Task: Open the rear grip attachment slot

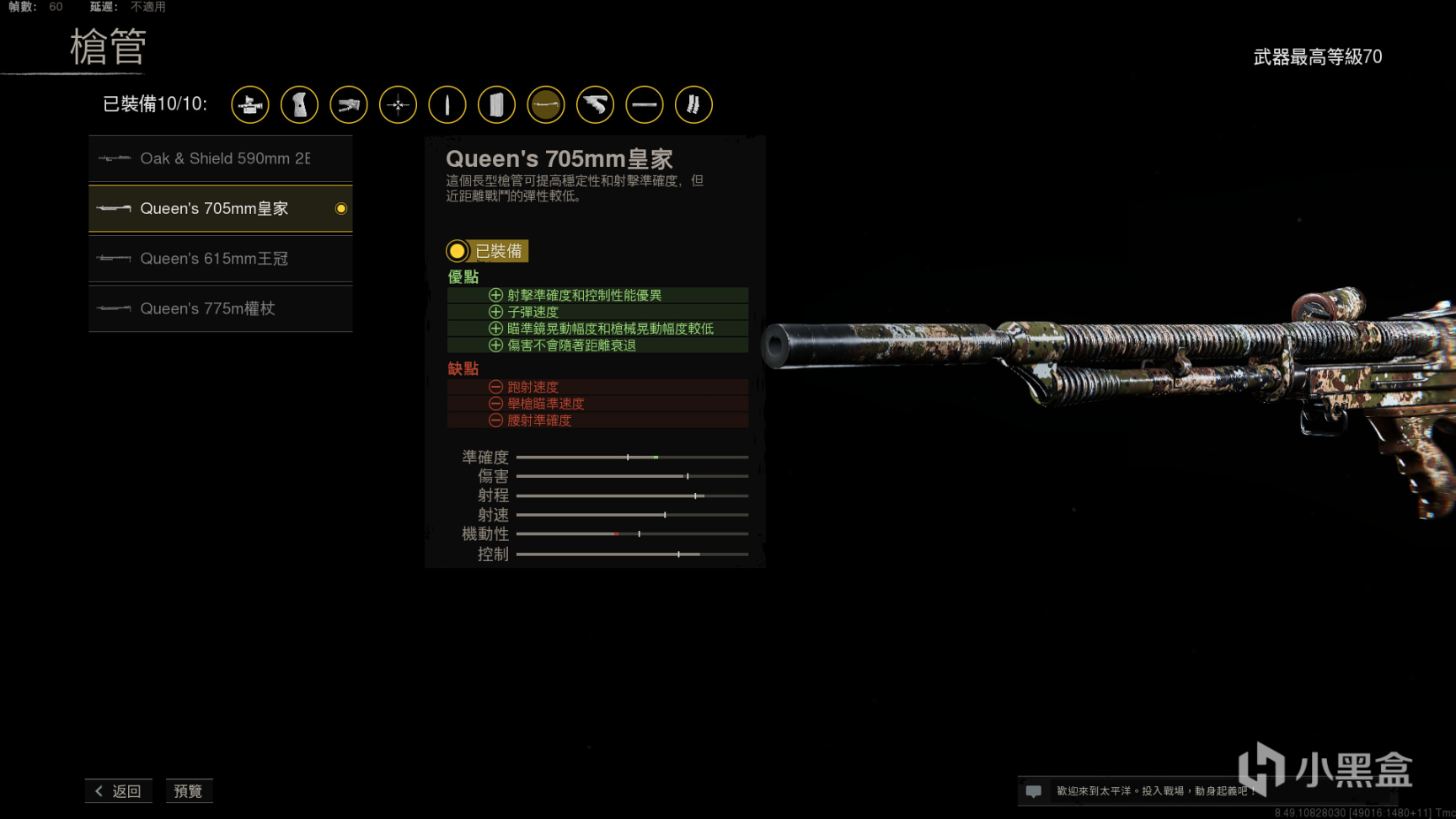Action: (x=299, y=105)
